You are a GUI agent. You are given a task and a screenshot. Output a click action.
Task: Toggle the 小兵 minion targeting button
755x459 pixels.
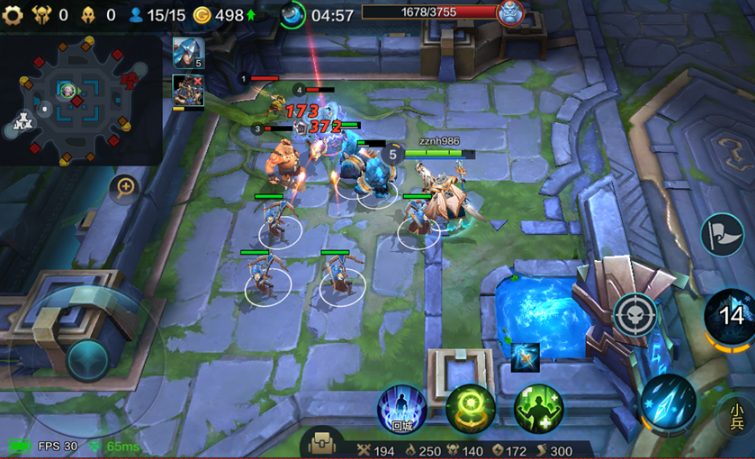click(x=737, y=415)
